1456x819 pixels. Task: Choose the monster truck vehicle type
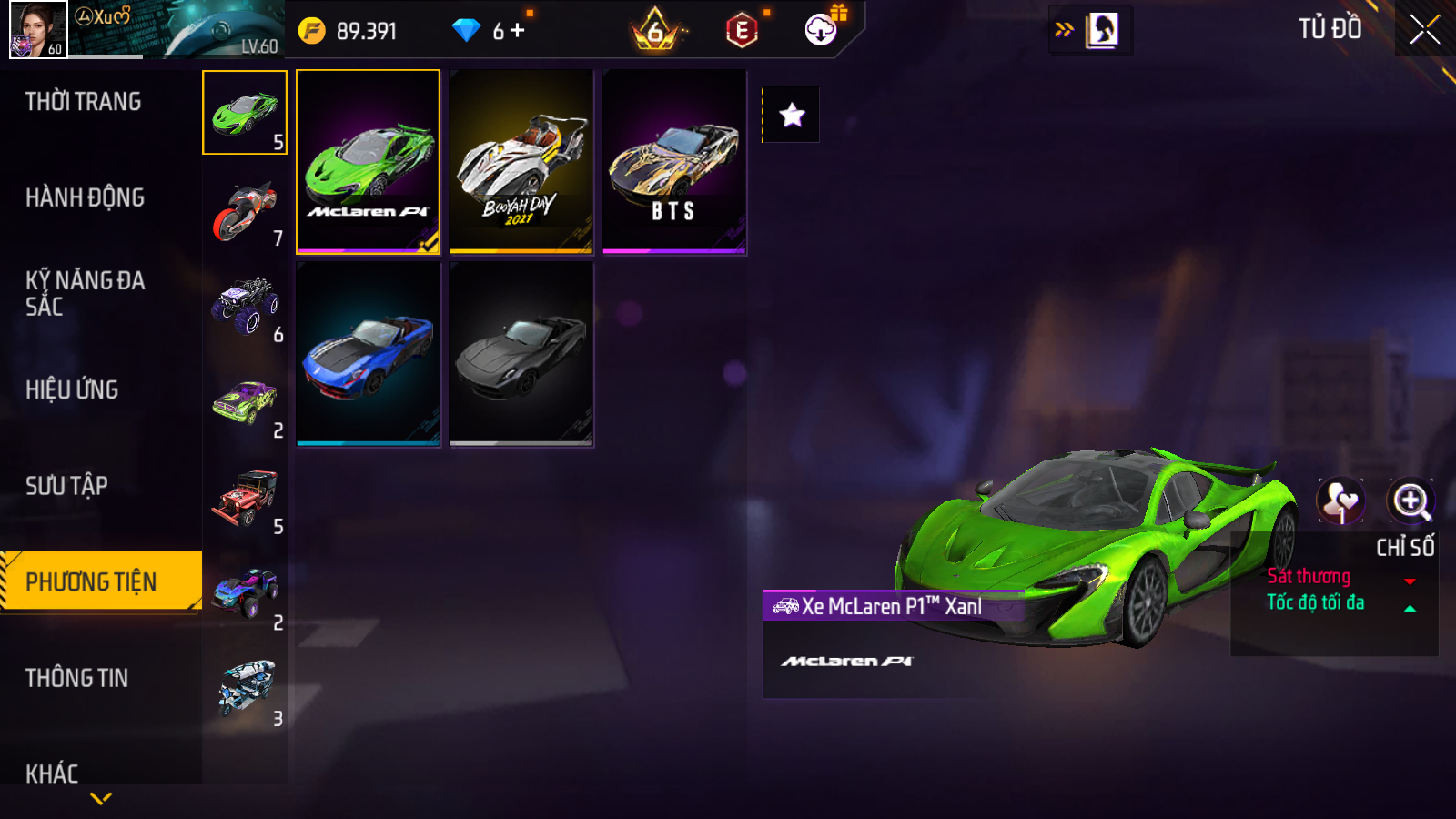click(x=245, y=307)
